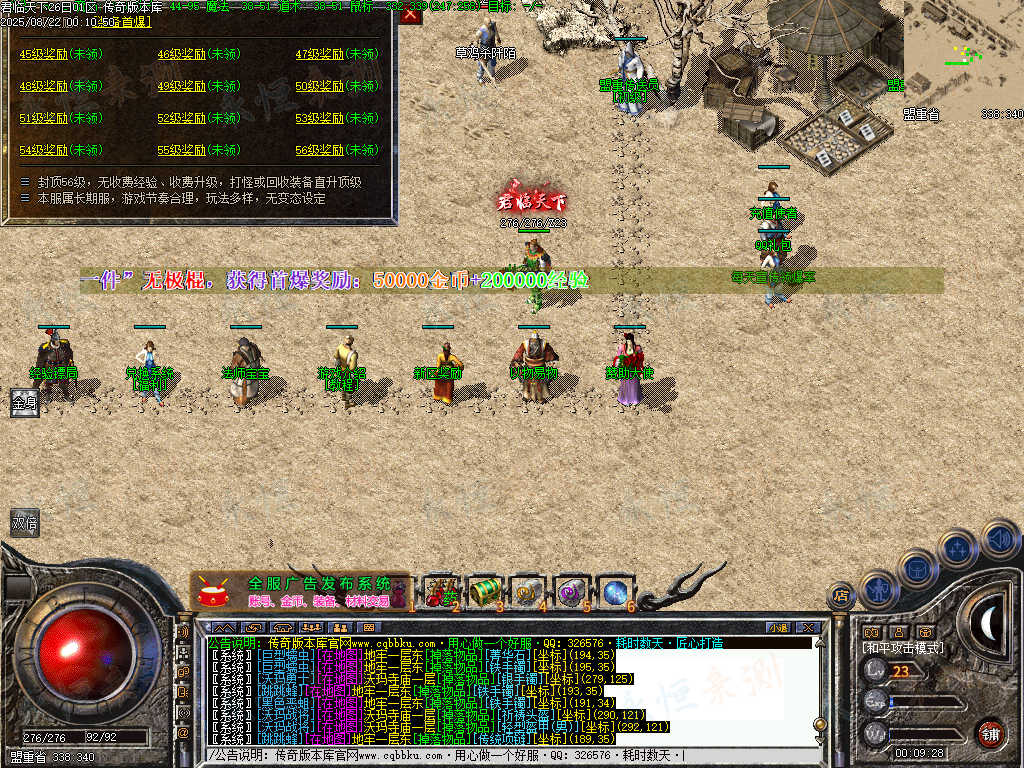Viewport: 1024px width, 768px height.
Task: Use the treasure chest item in belt slot 3
Action: pyautogui.click(x=485, y=590)
